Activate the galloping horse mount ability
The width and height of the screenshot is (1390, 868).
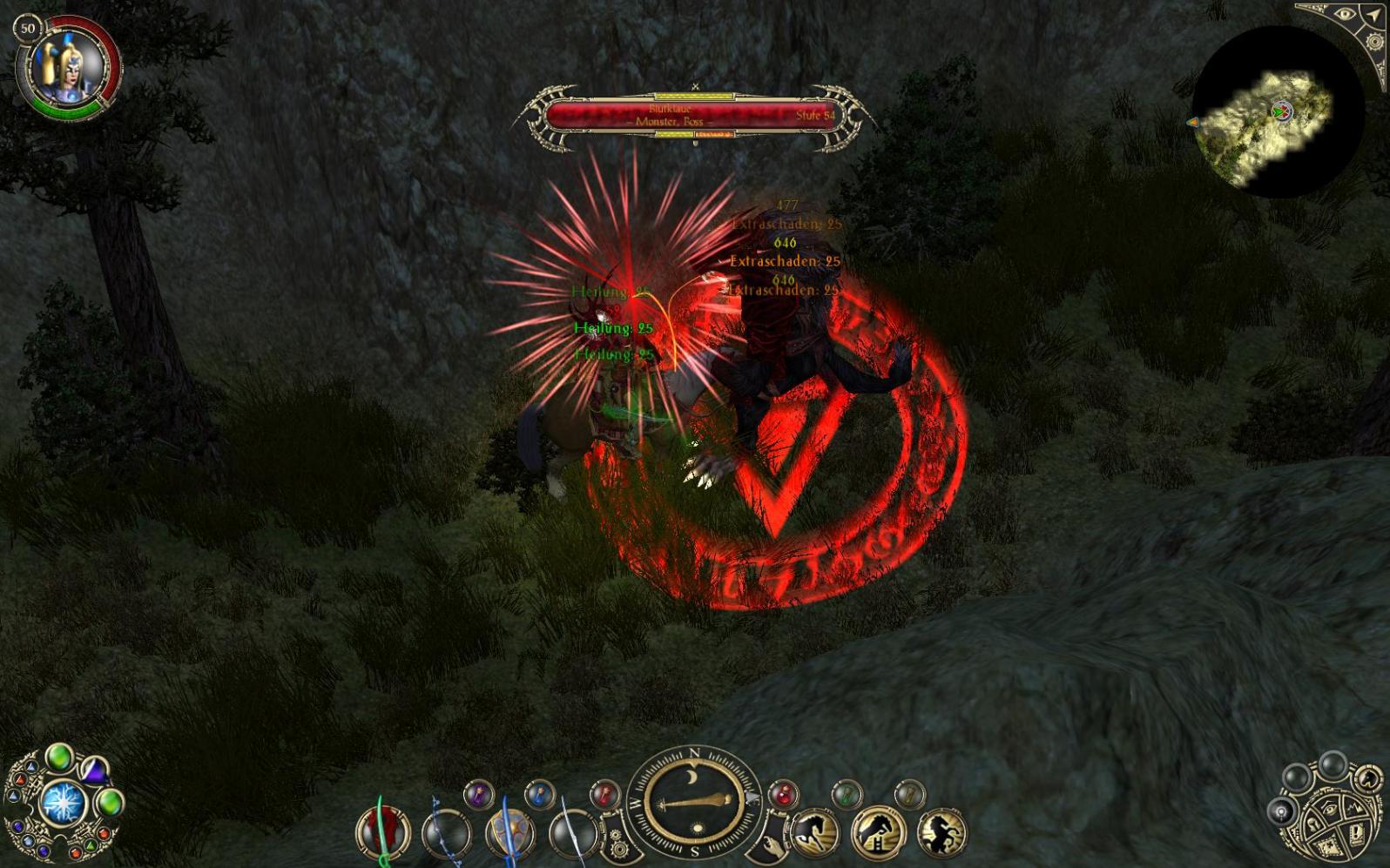point(813,832)
